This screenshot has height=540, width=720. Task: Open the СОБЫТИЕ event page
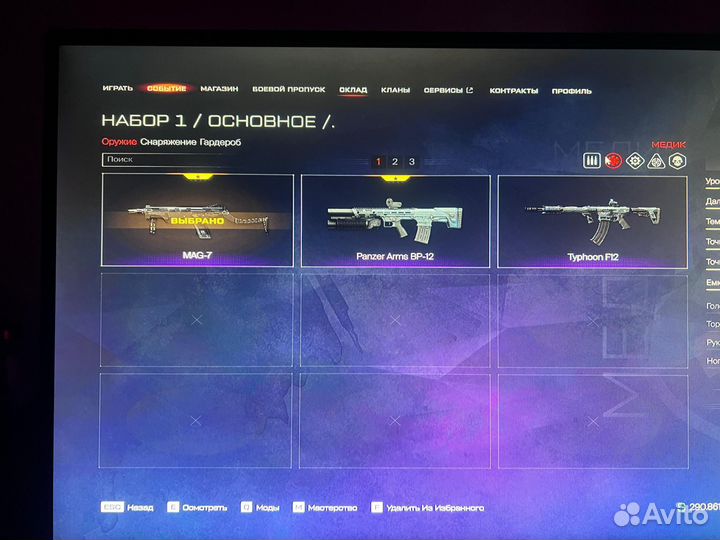tap(166, 89)
